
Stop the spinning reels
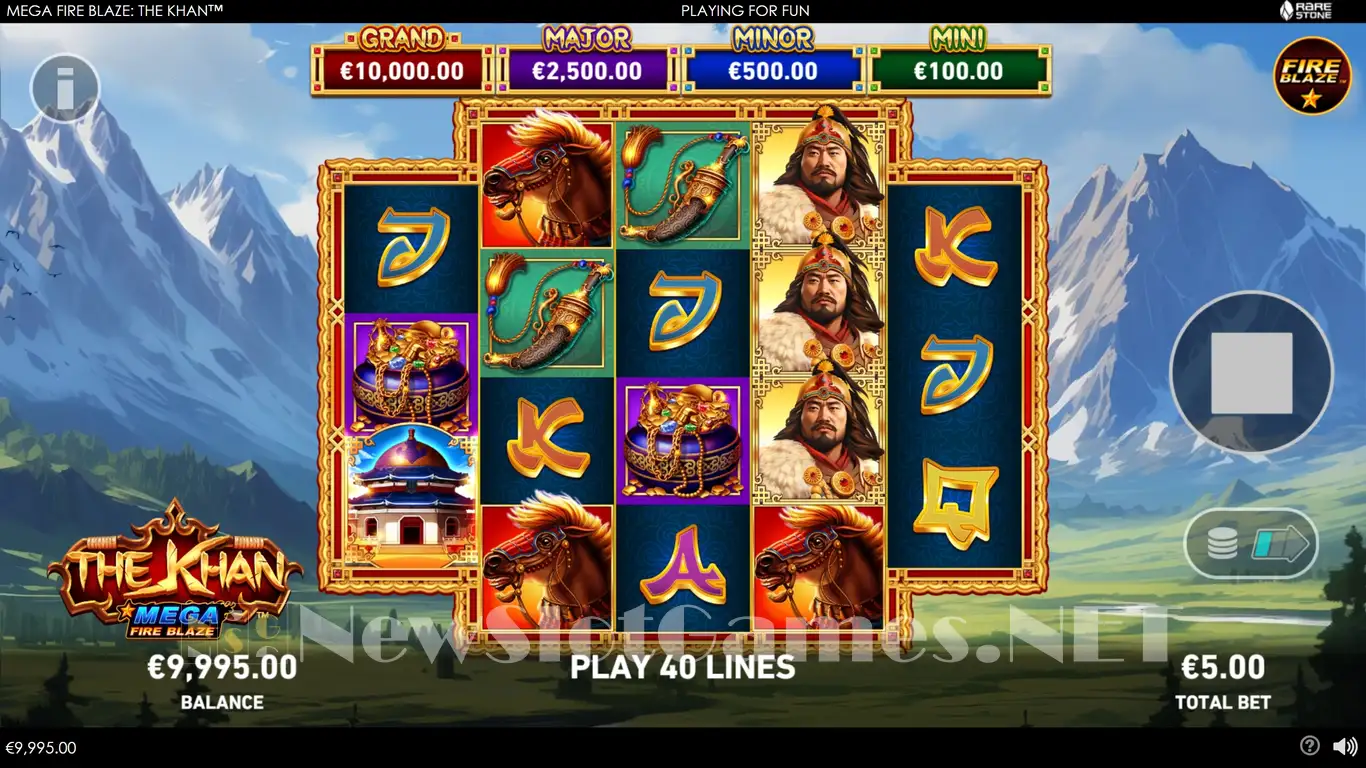click(1251, 373)
